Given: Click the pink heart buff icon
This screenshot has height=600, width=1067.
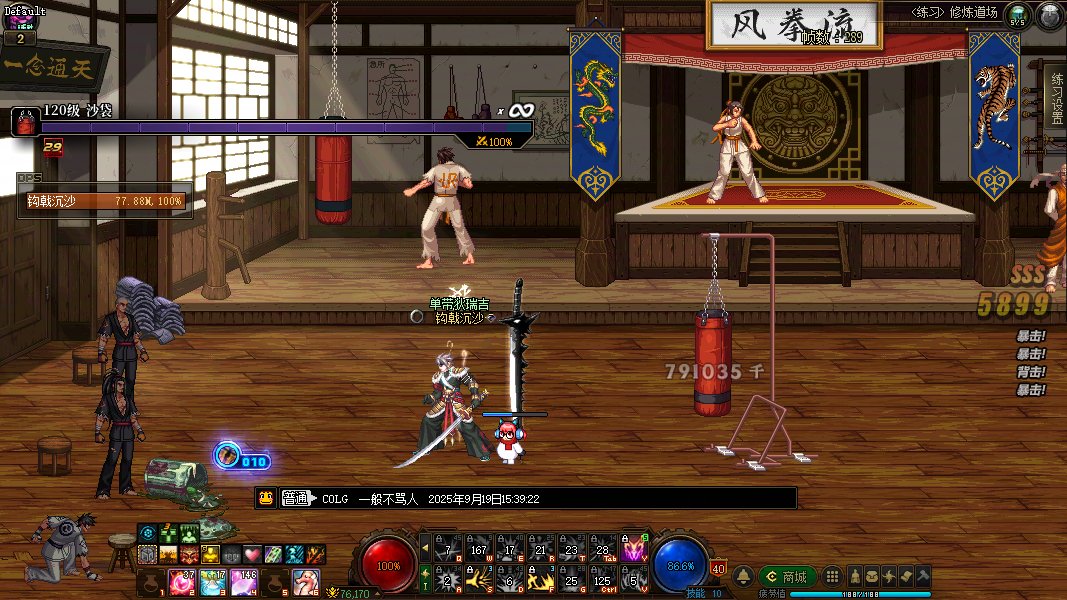Looking at the screenshot, I should [252, 554].
